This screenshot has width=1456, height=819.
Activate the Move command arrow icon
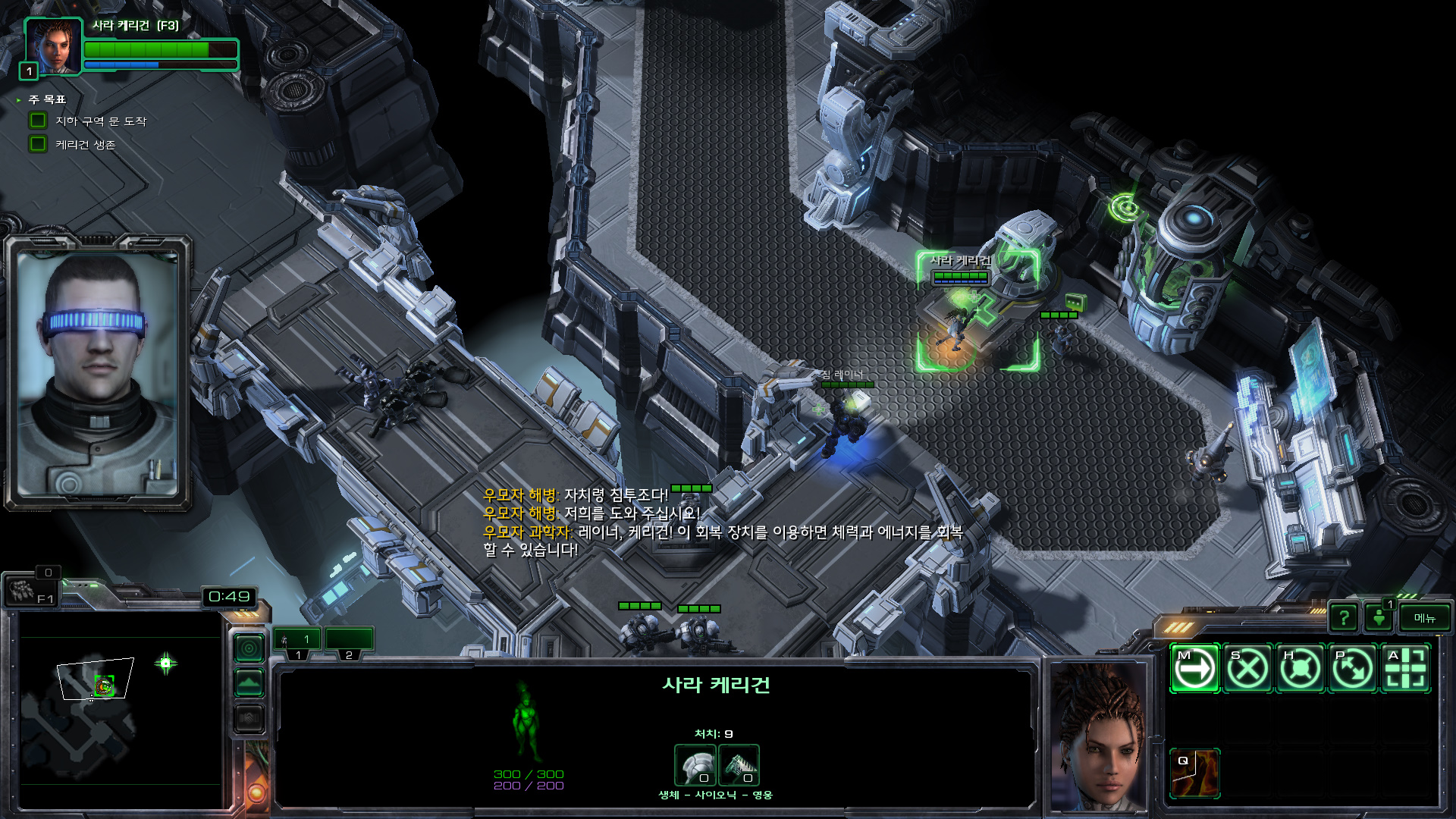[1194, 669]
